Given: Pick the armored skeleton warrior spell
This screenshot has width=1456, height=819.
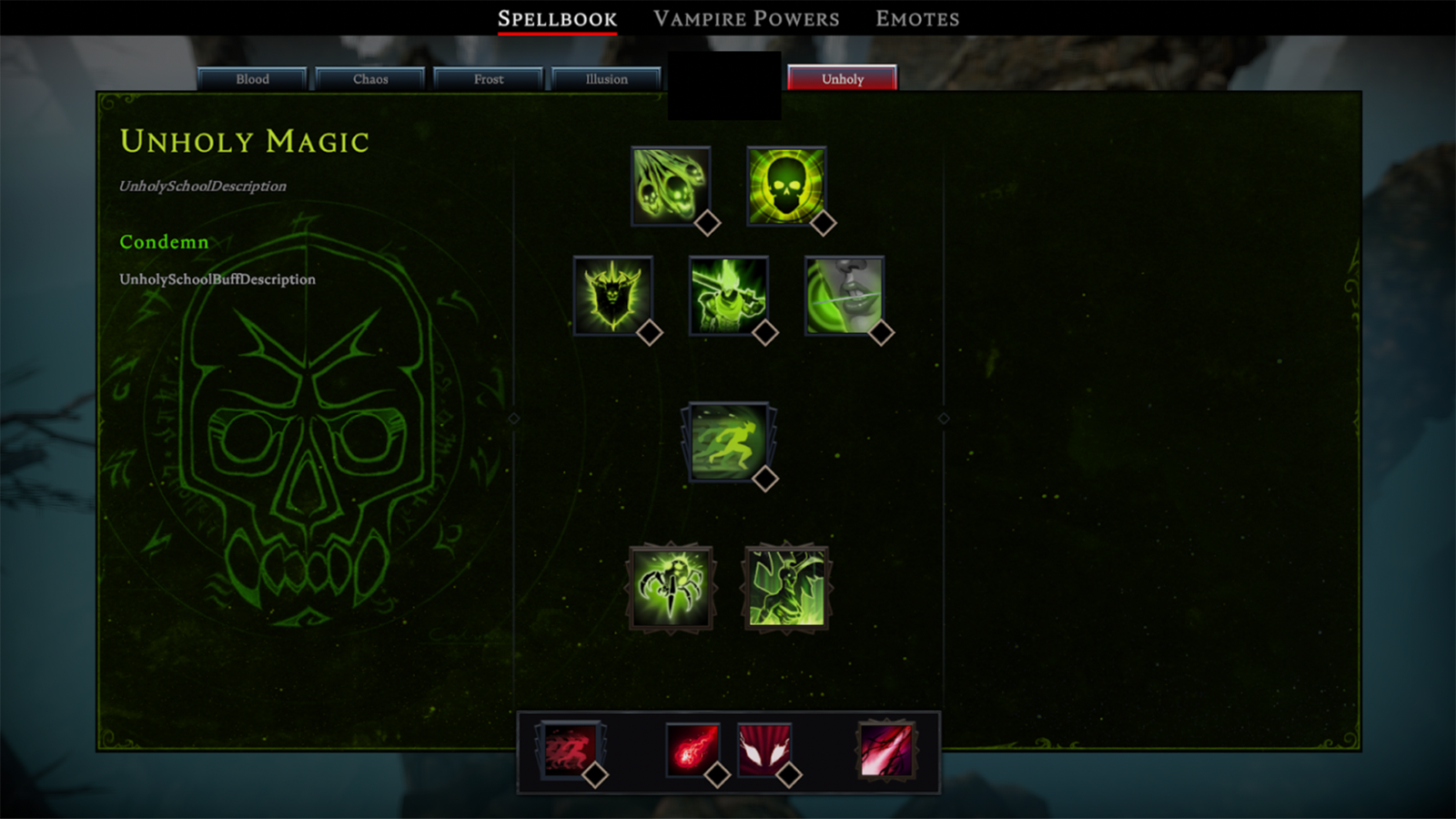Looking at the screenshot, I should pos(728,296).
